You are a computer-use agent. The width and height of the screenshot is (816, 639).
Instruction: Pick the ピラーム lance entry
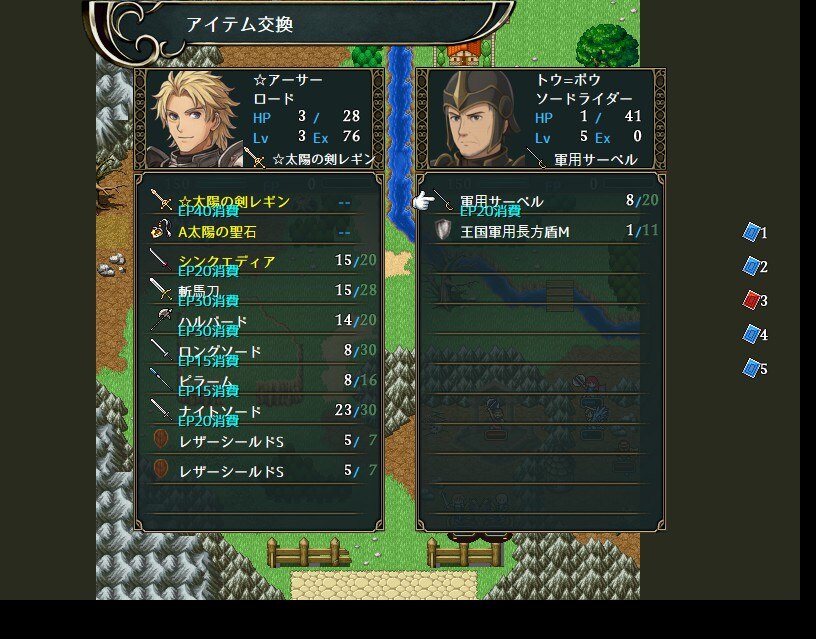(258, 381)
